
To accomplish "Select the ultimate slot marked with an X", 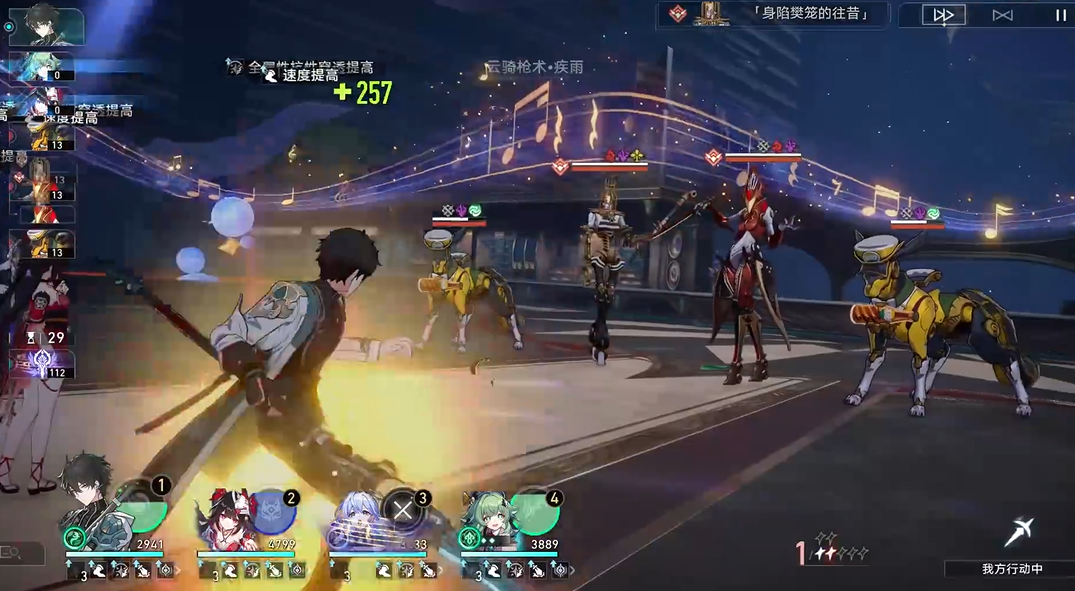I will 404,511.
